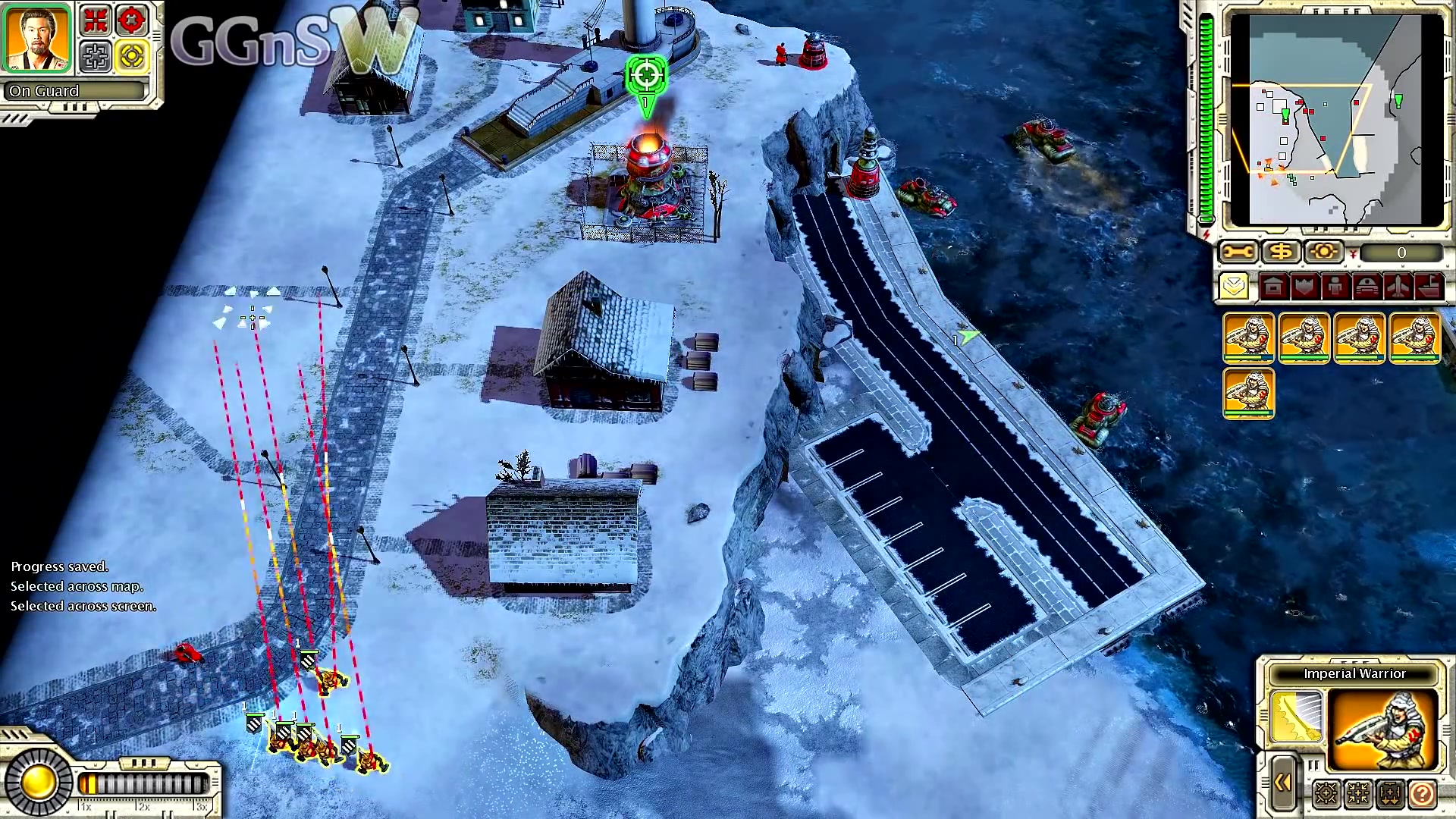Open the defenses production tab
Viewport: 1456px width, 819px height.
click(x=1304, y=287)
